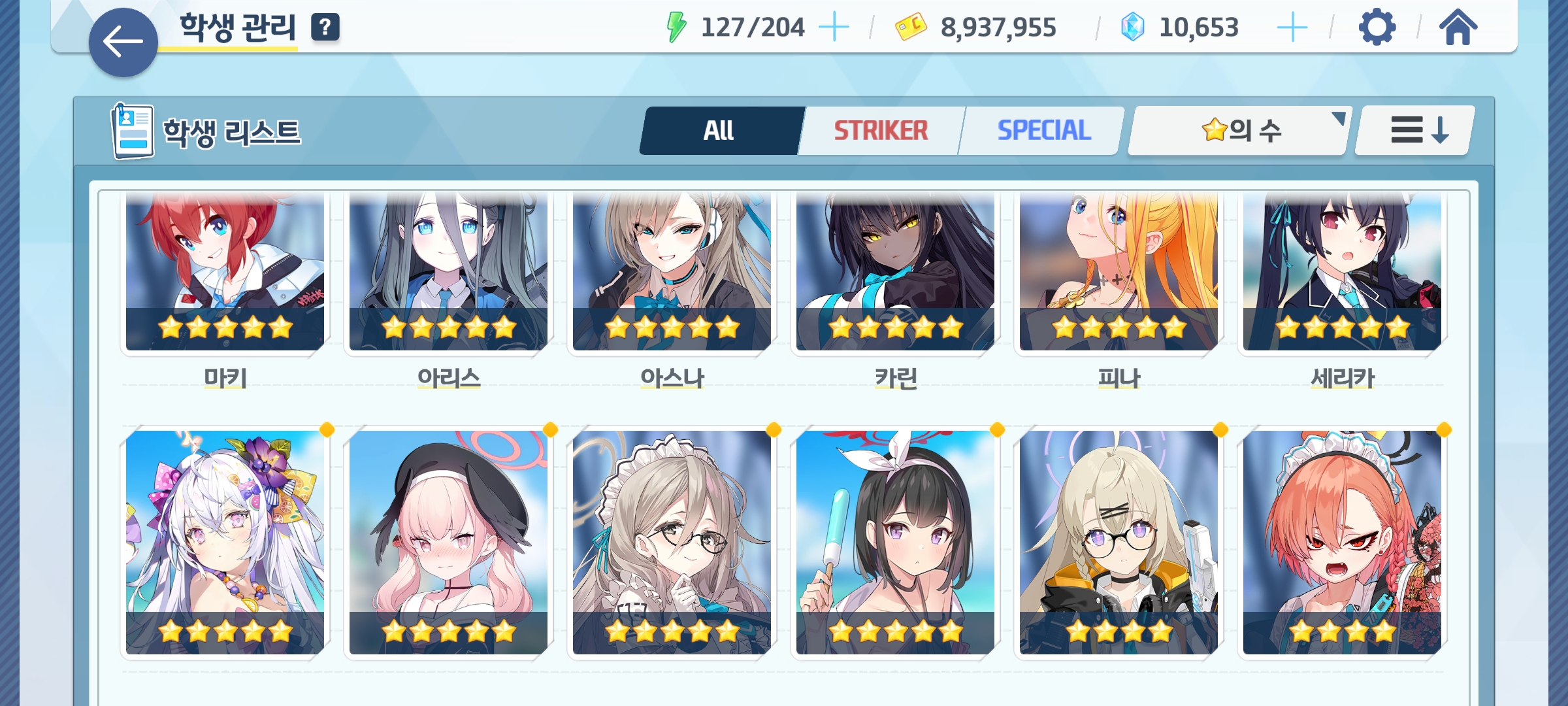Toggle the sort order direction
This screenshot has width=1568, height=706.
(x=1414, y=131)
